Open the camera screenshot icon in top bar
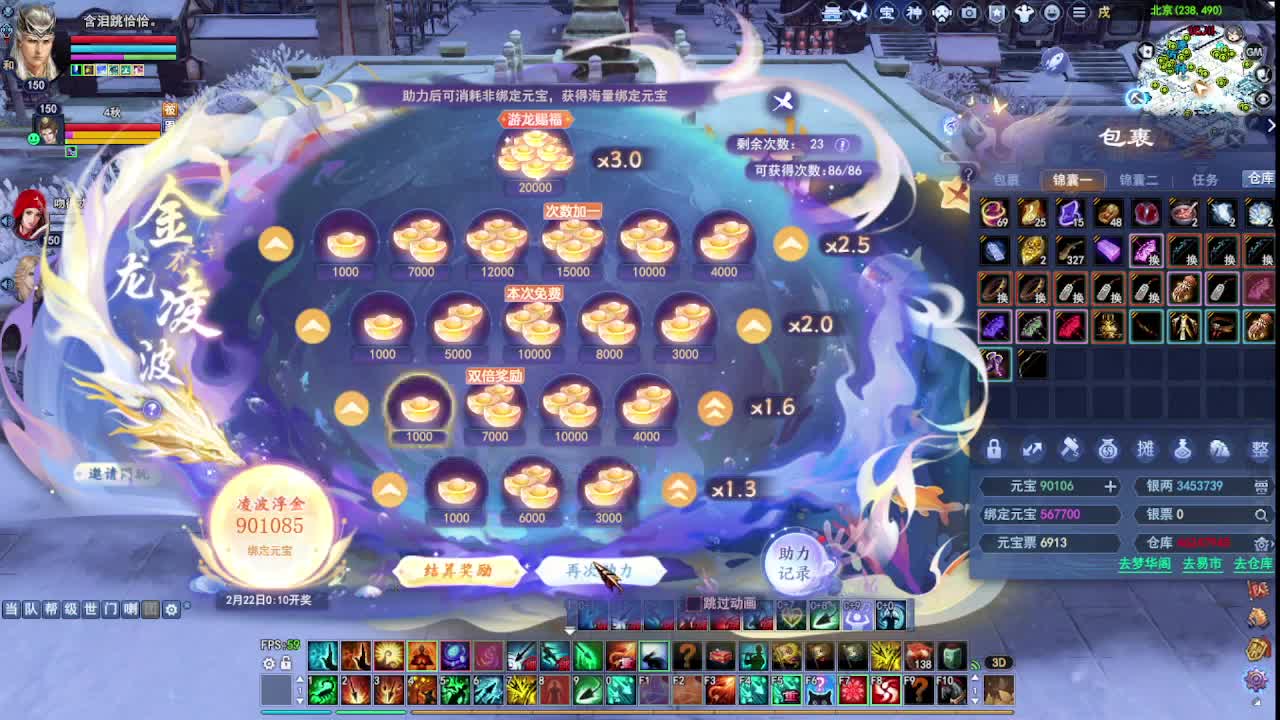Image resolution: width=1280 pixels, height=720 pixels. tap(968, 14)
